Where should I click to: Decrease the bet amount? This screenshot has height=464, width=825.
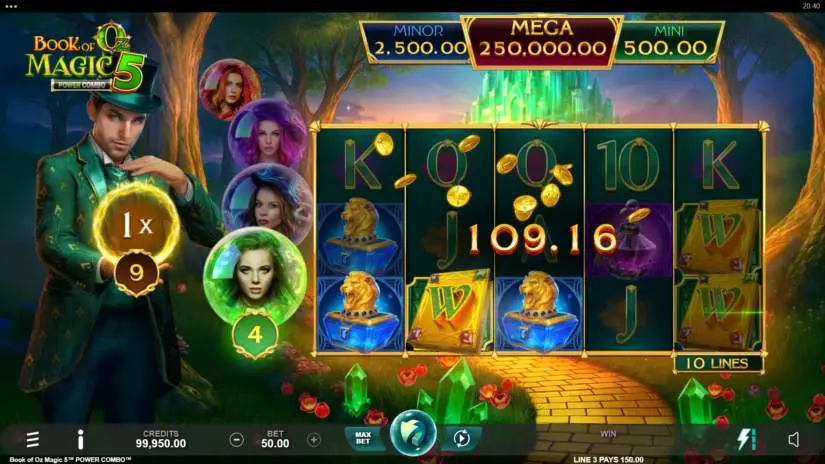237,439
